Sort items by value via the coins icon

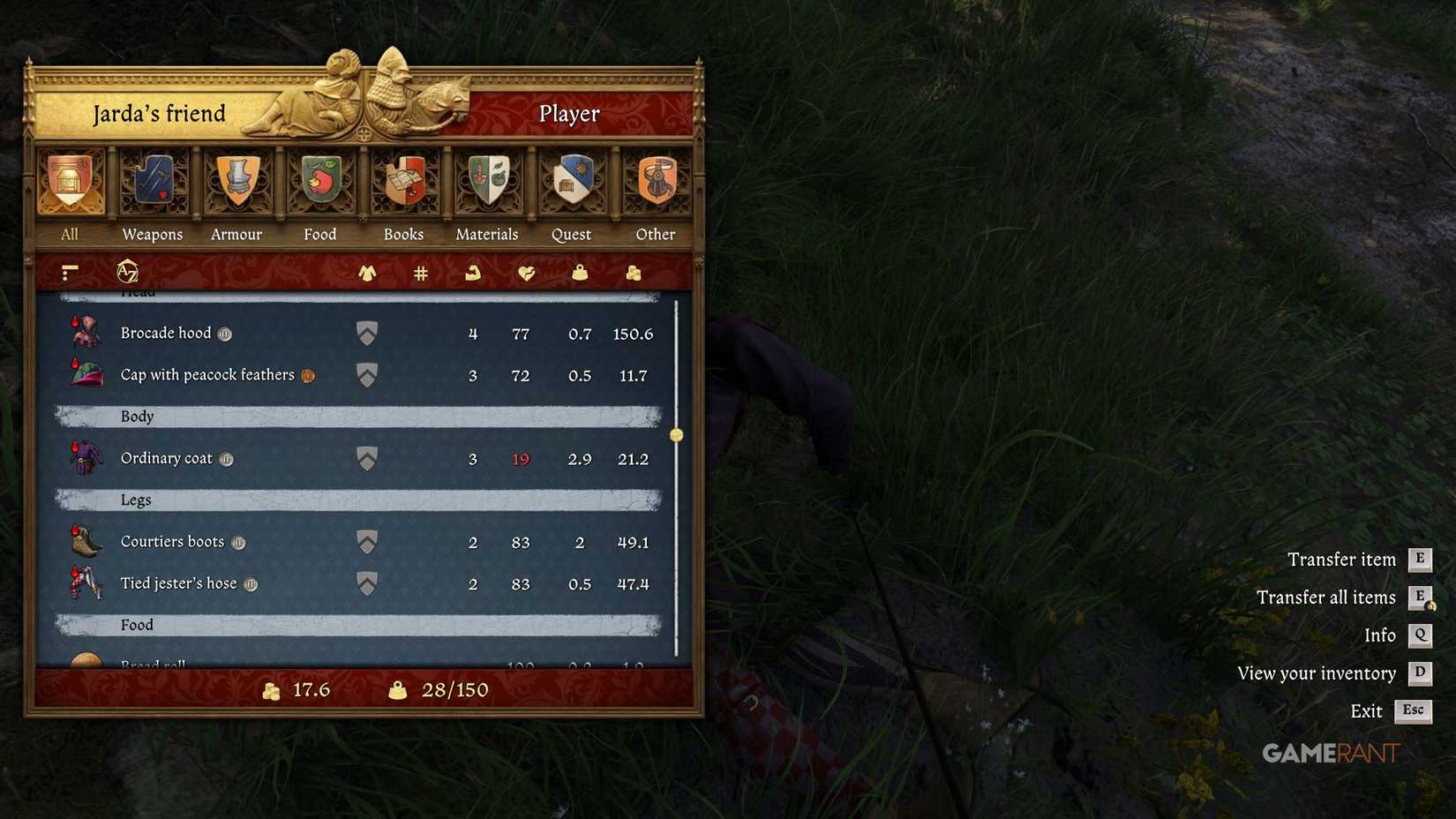pyautogui.click(x=633, y=273)
